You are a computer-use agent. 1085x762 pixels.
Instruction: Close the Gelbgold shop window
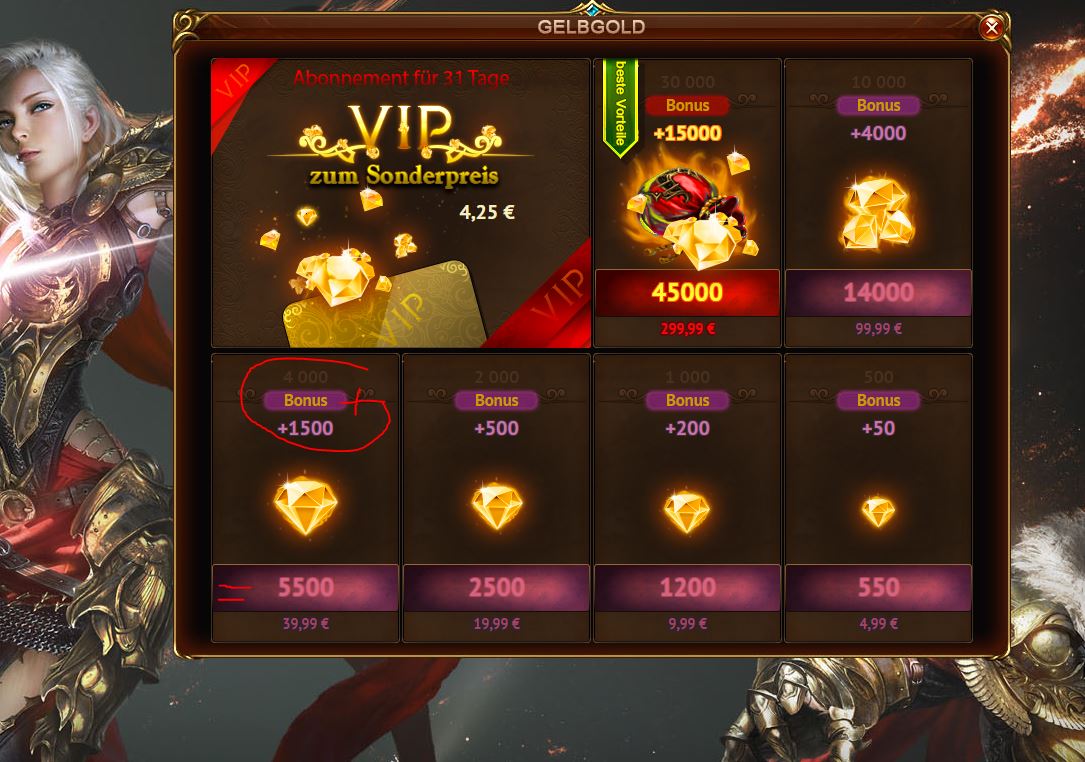pos(991,28)
